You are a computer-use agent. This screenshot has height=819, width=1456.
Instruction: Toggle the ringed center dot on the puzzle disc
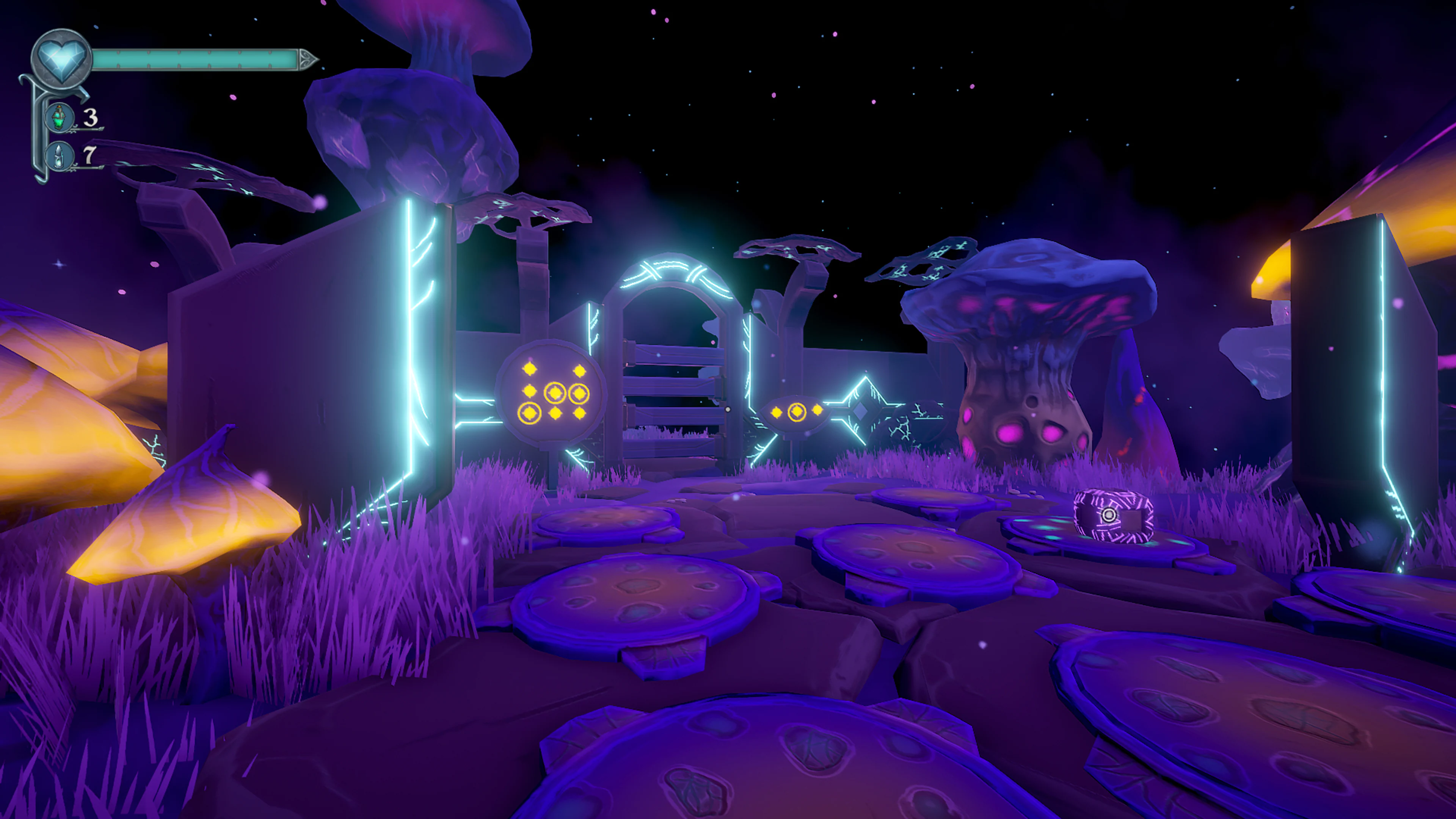tap(555, 394)
